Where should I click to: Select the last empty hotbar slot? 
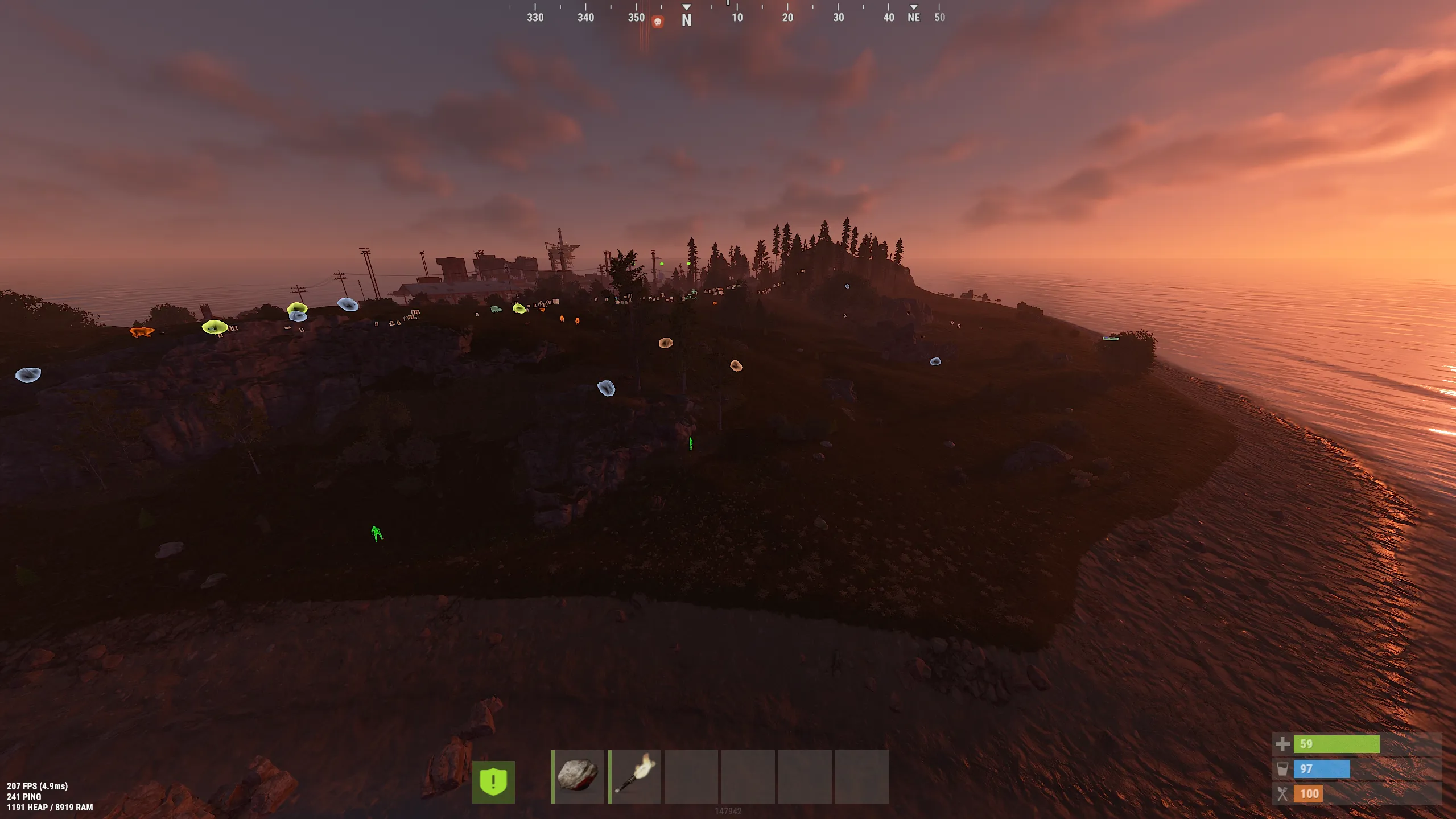pos(863,777)
